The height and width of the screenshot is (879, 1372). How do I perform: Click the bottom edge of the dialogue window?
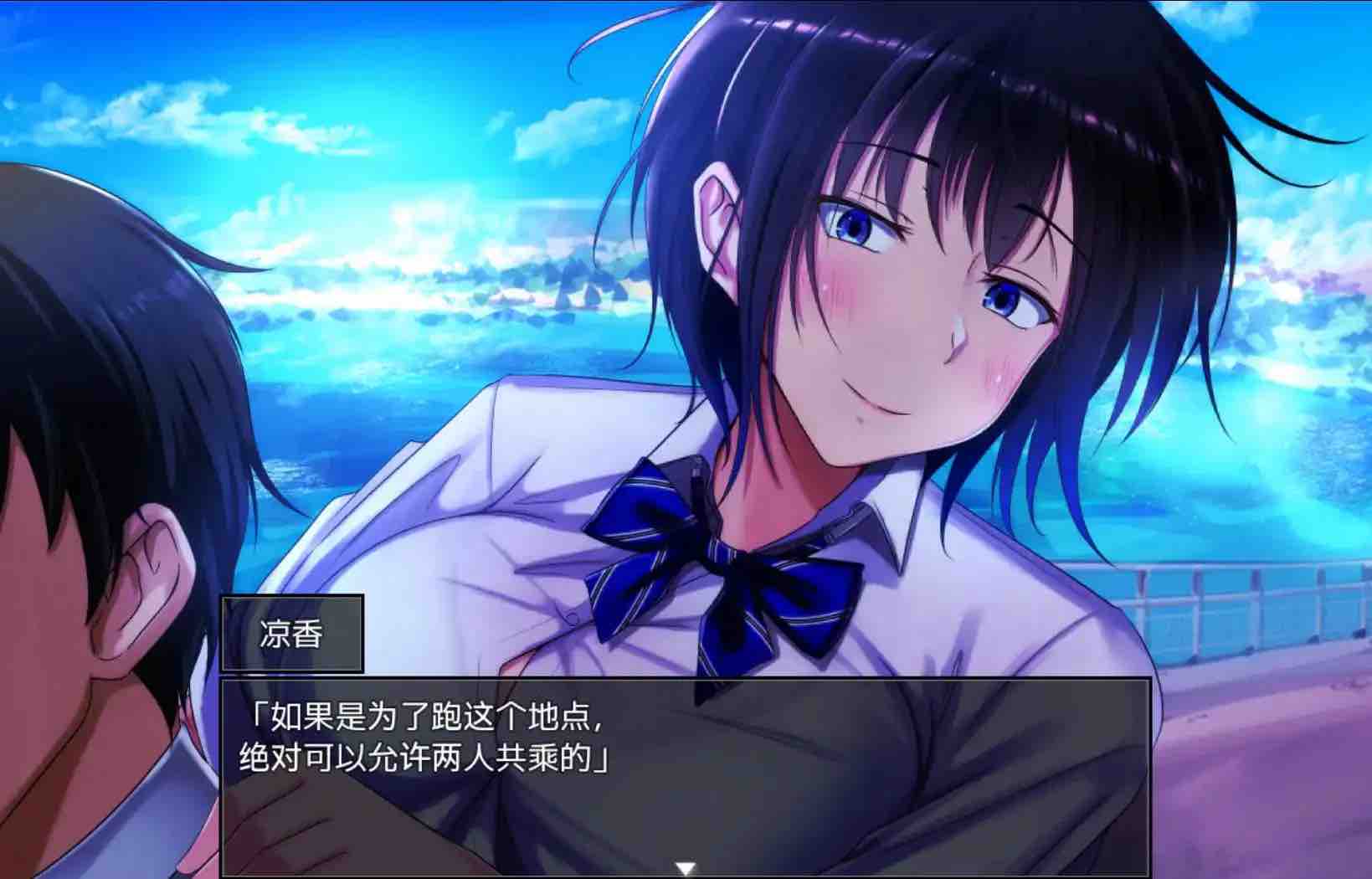[x=686, y=876]
